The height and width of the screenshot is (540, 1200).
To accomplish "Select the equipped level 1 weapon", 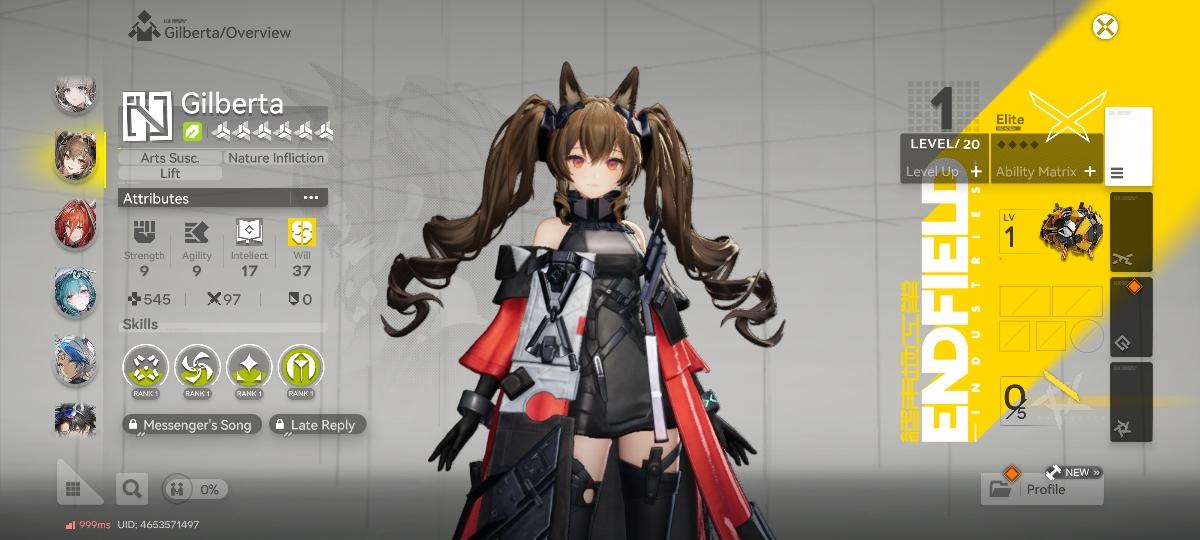I will (x=1052, y=233).
